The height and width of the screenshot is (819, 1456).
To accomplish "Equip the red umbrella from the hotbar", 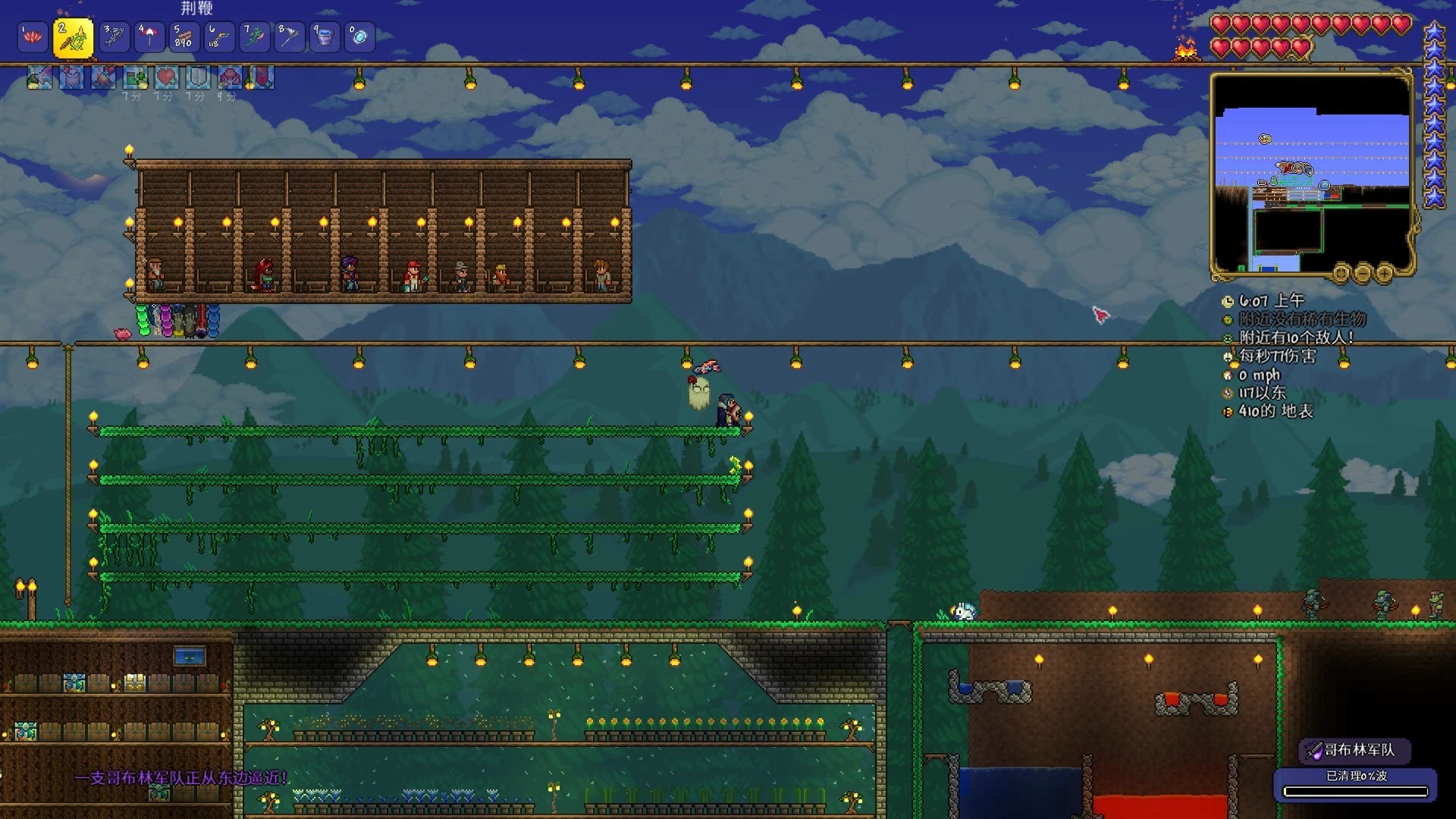I will coord(149,36).
